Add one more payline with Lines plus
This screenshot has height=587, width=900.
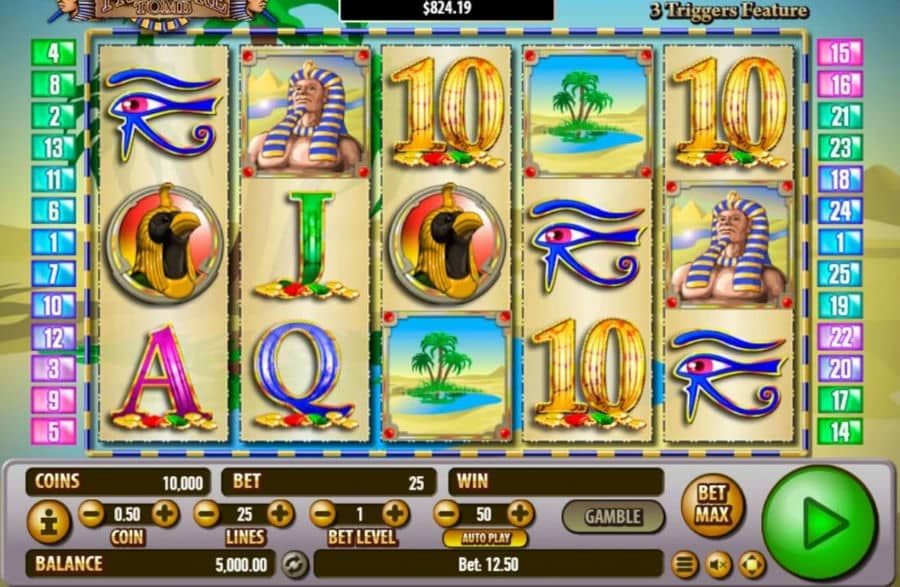click(x=280, y=515)
